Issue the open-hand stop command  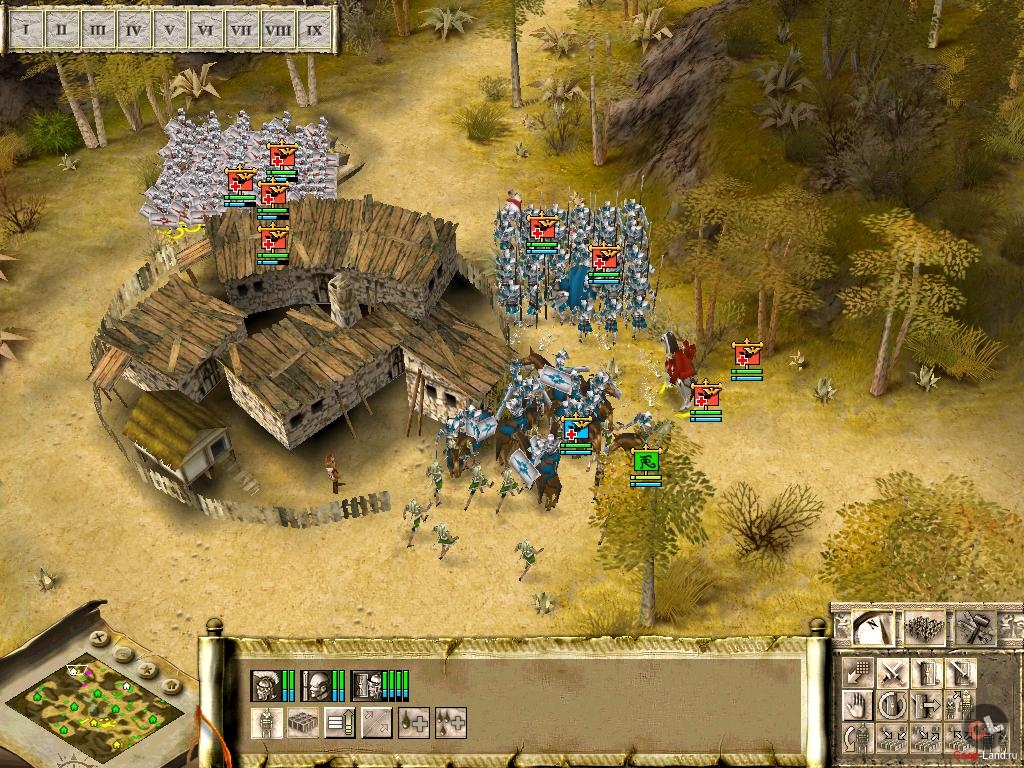(x=858, y=705)
